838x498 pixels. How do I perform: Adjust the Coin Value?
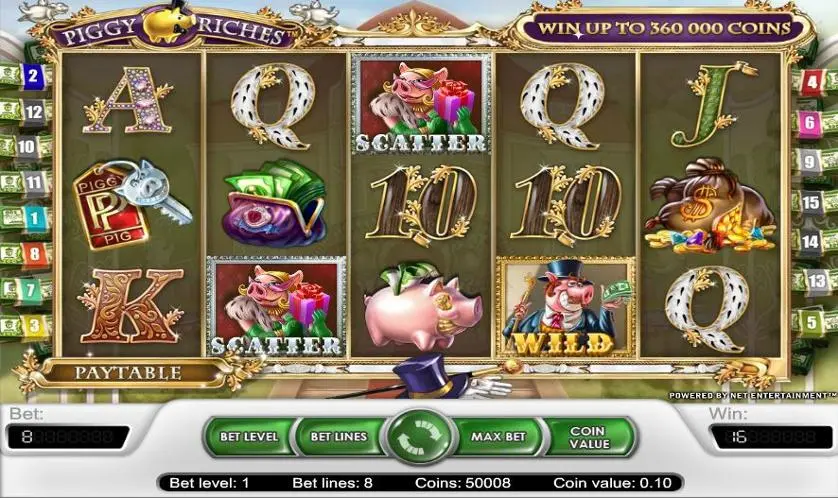[x=588, y=437]
